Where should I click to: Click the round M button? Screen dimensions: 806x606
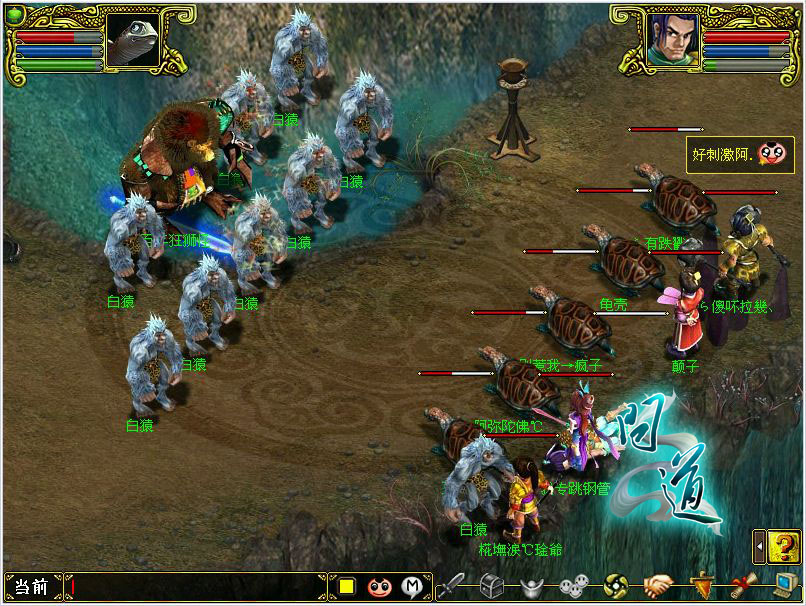click(x=411, y=587)
